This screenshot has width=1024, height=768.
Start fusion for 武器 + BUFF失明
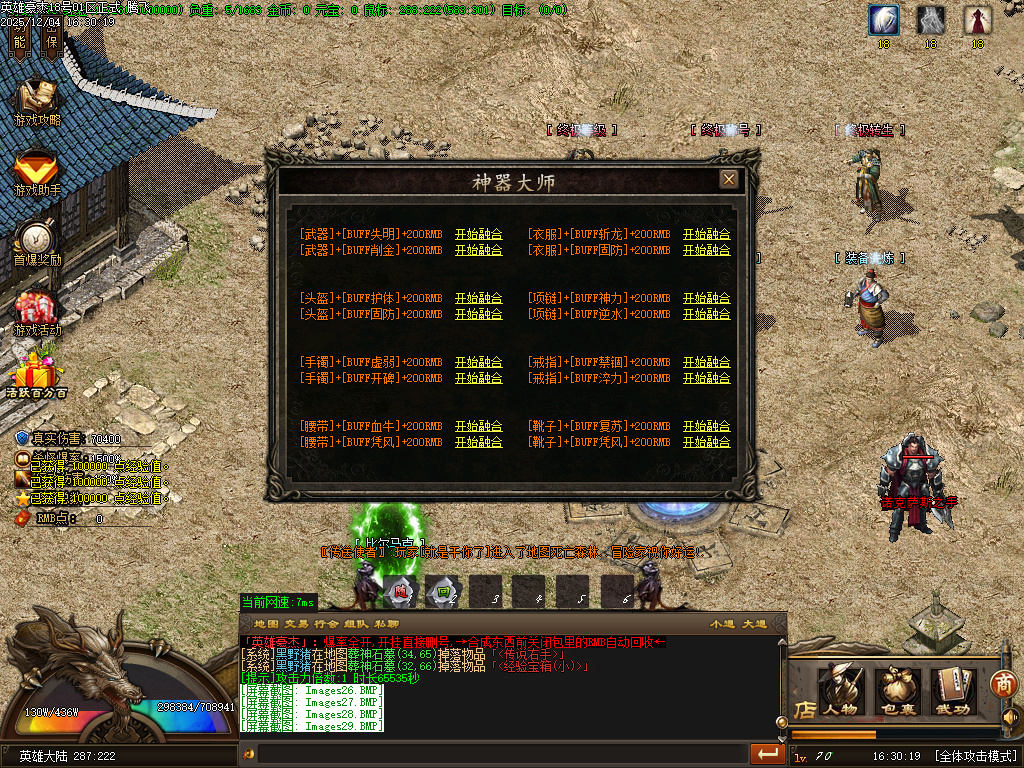(x=478, y=234)
